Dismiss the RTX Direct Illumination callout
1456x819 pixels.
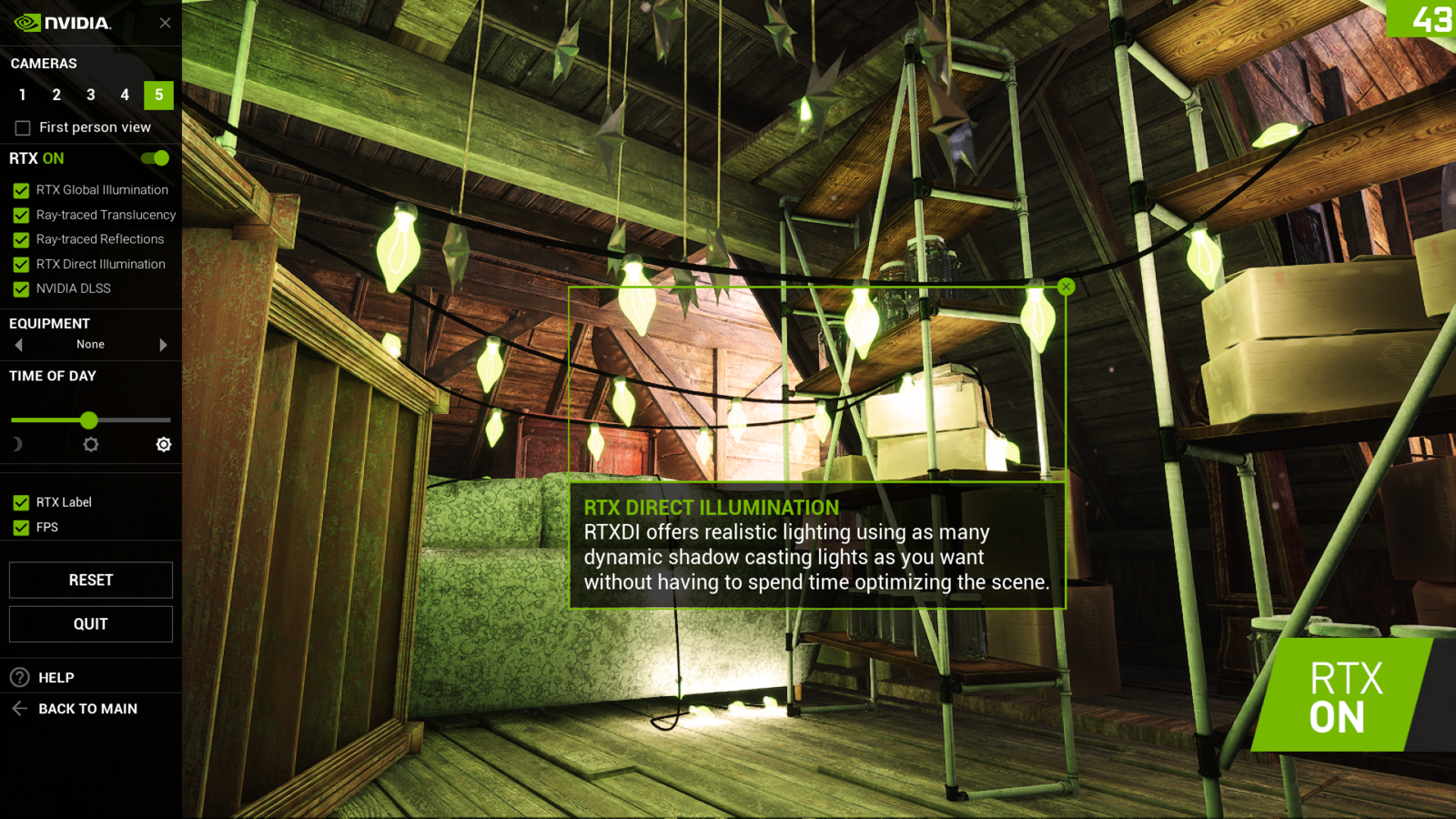1065,286
